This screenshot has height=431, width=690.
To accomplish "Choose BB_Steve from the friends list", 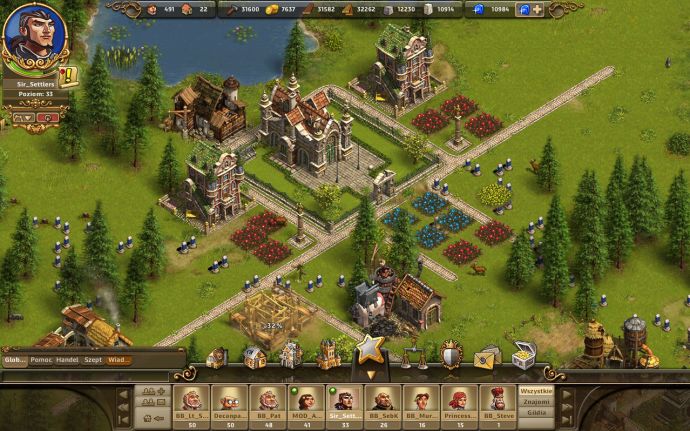I will [496, 400].
